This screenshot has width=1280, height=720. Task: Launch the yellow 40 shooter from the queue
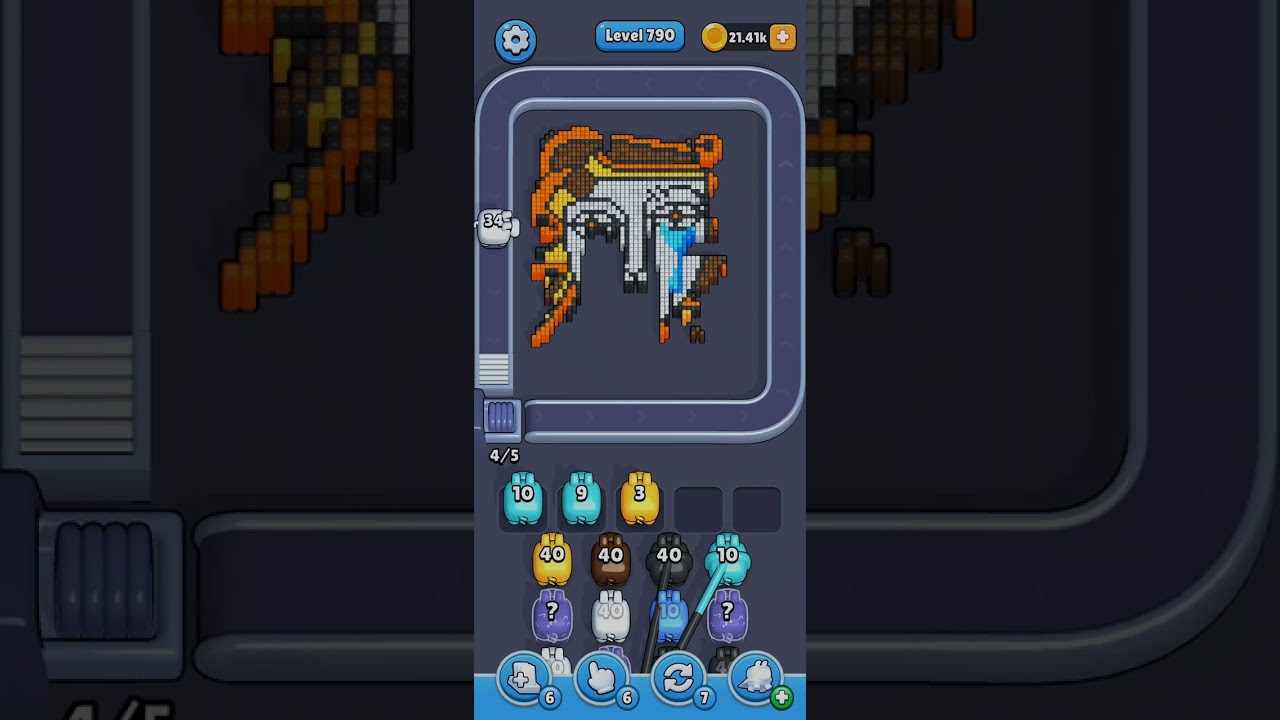coord(552,560)
